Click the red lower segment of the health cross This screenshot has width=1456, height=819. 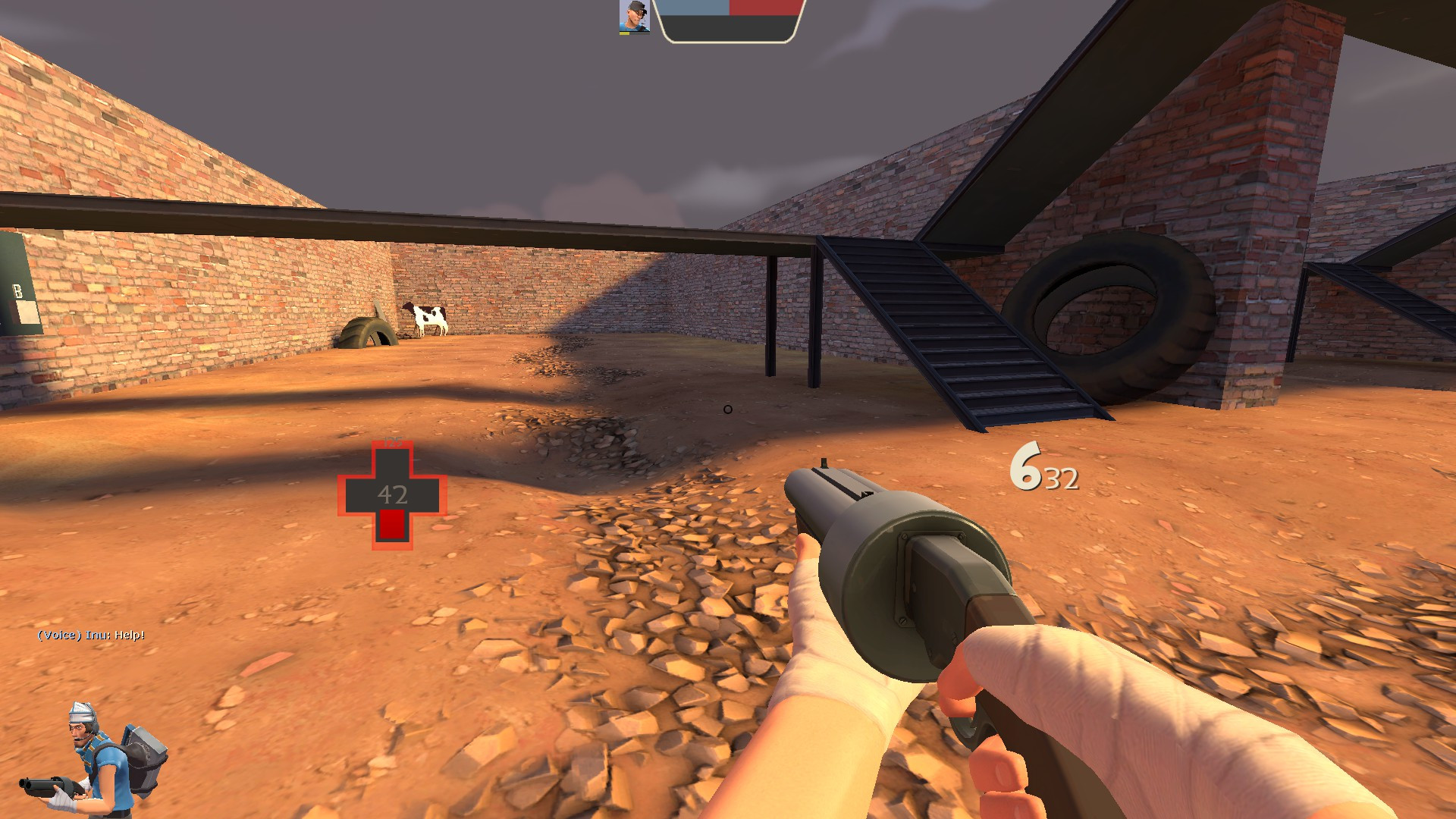coord(392,525)
